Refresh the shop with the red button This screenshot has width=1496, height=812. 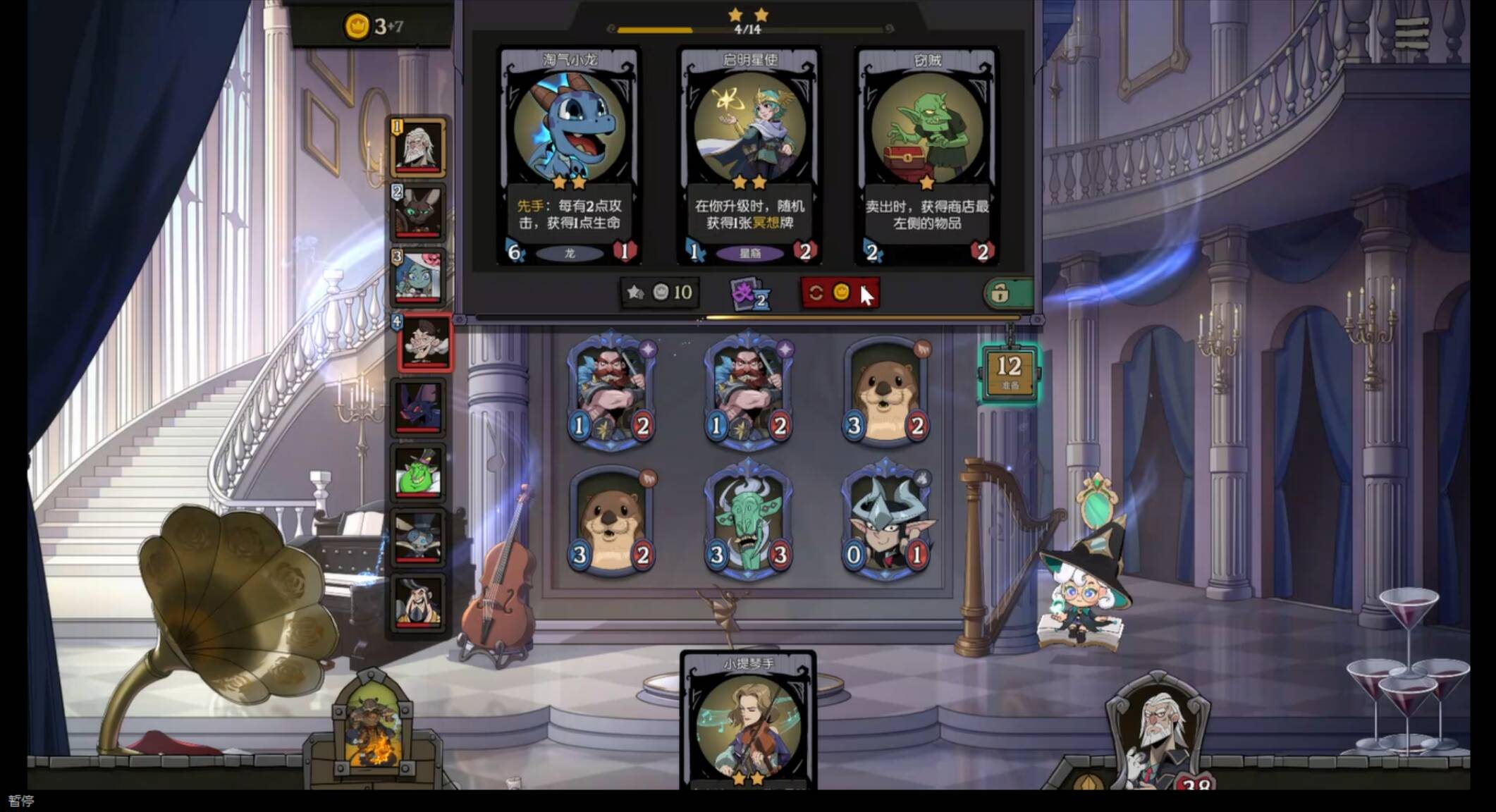[x=838, y=293]
